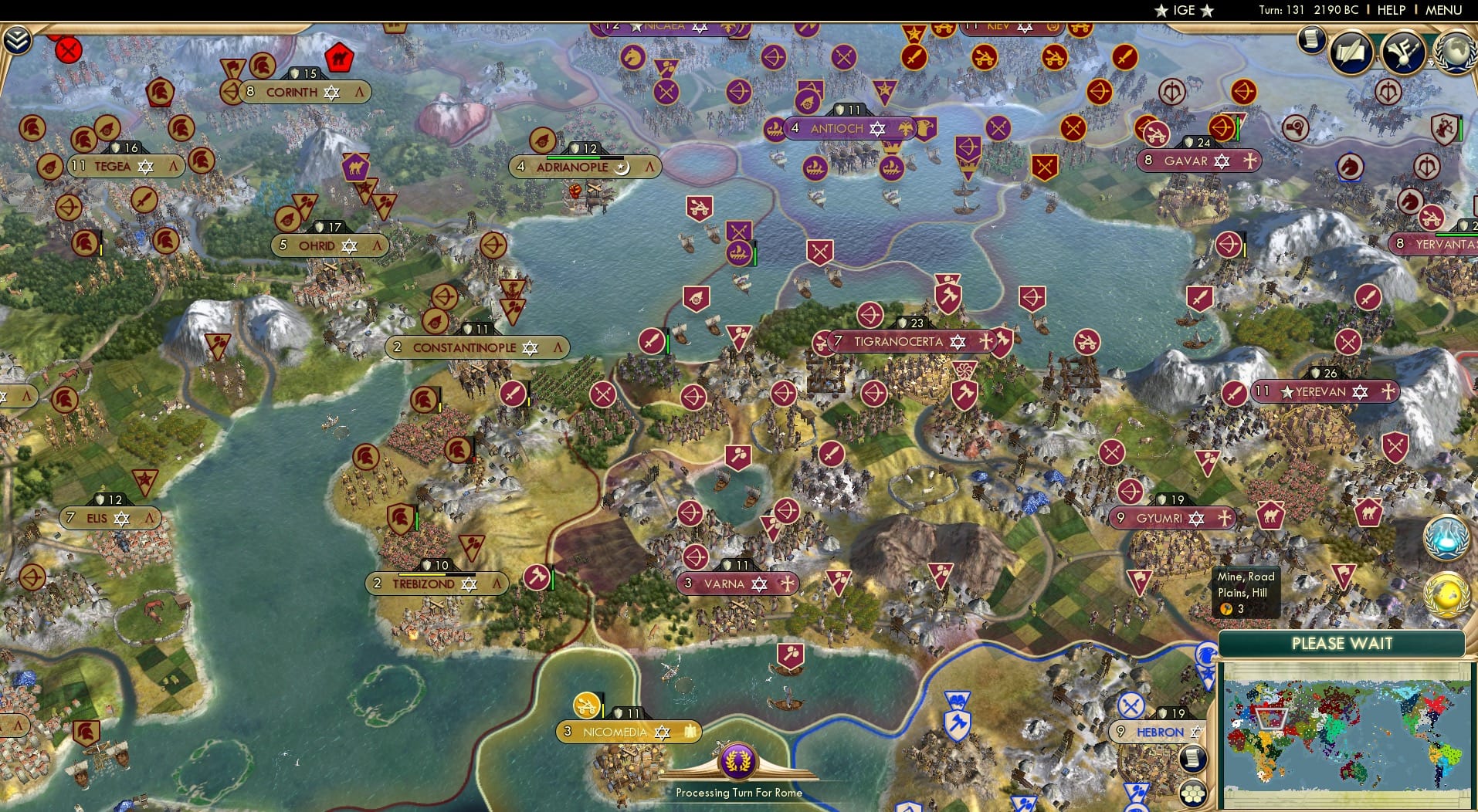Select the red combat alert marker near Corinth

coord(69,49)
